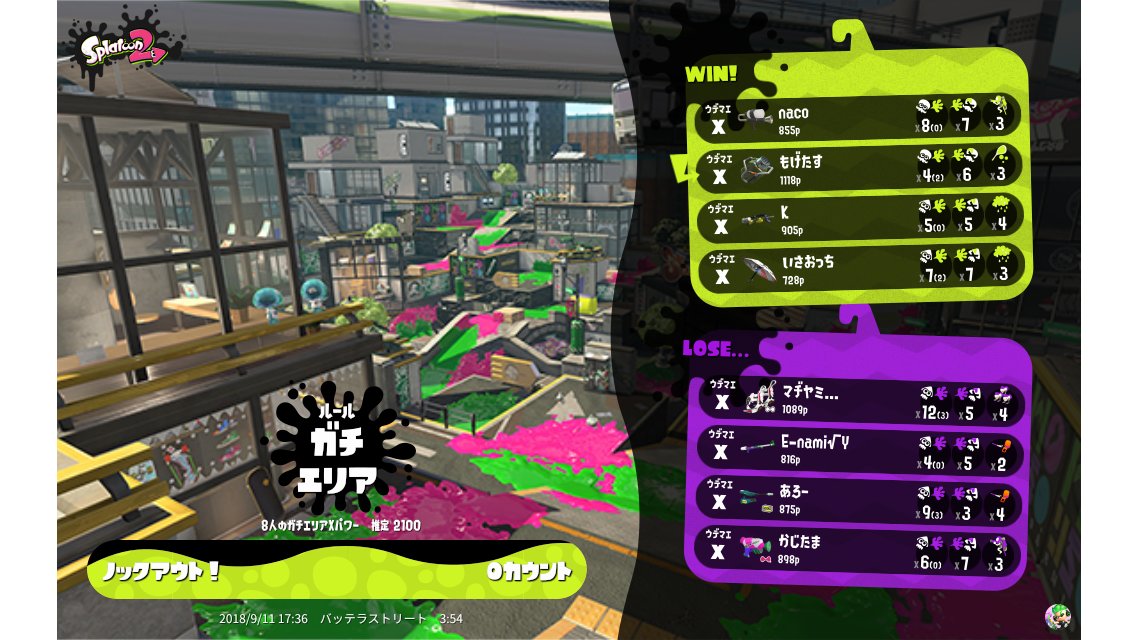The width and height of the screenshot is (1138, 640).
Task: Click the pink blaster weapon beside がじたま
Action: [757, 549]
